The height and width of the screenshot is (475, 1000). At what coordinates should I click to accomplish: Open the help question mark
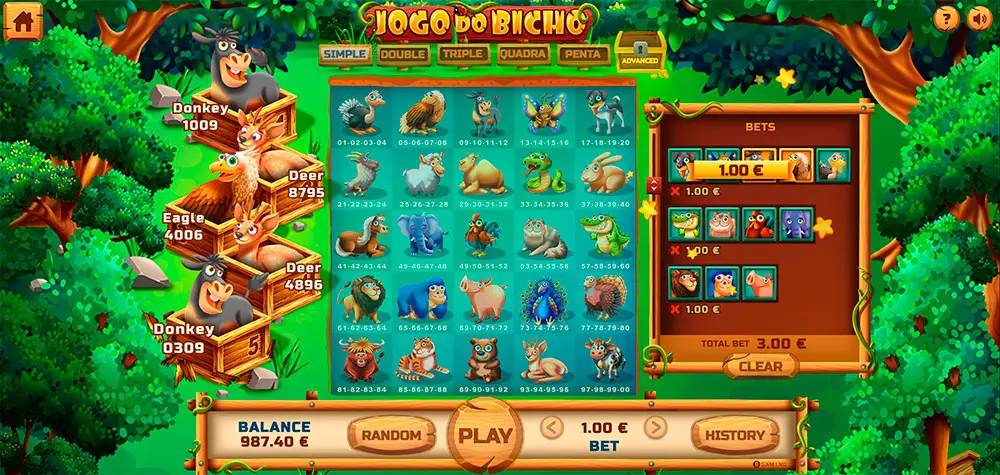click(946, 18)
